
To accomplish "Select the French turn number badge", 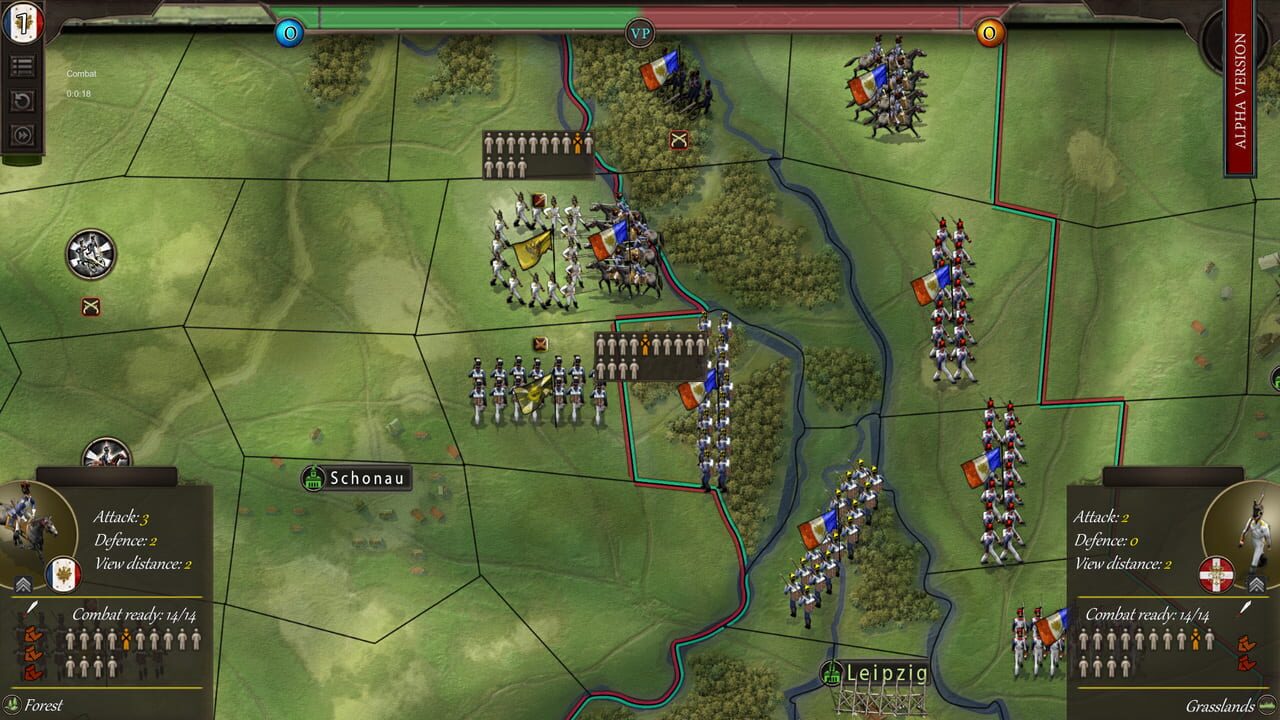I will (x=22, y=22).
